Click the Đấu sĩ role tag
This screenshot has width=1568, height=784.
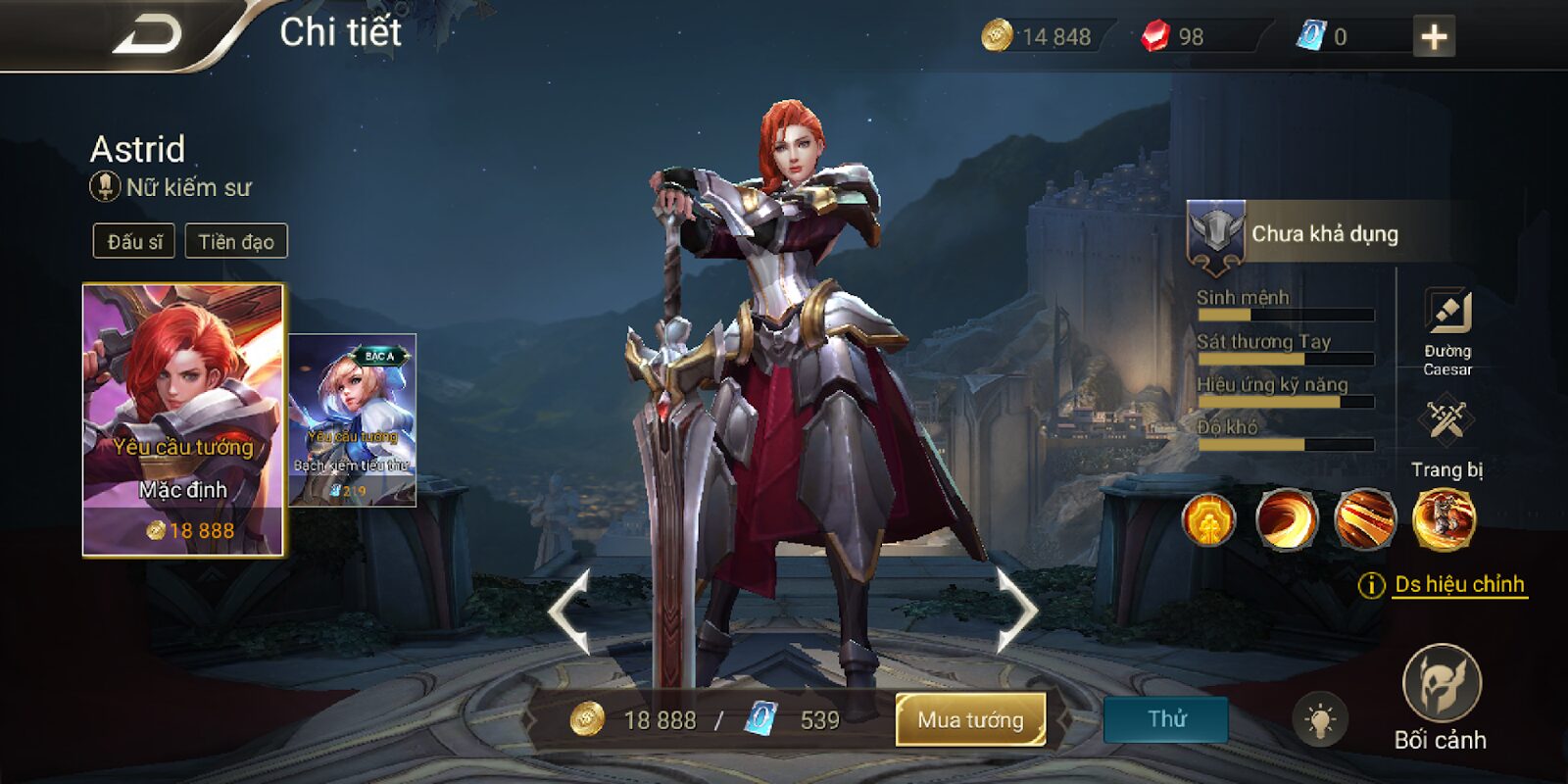pos(134,241)
